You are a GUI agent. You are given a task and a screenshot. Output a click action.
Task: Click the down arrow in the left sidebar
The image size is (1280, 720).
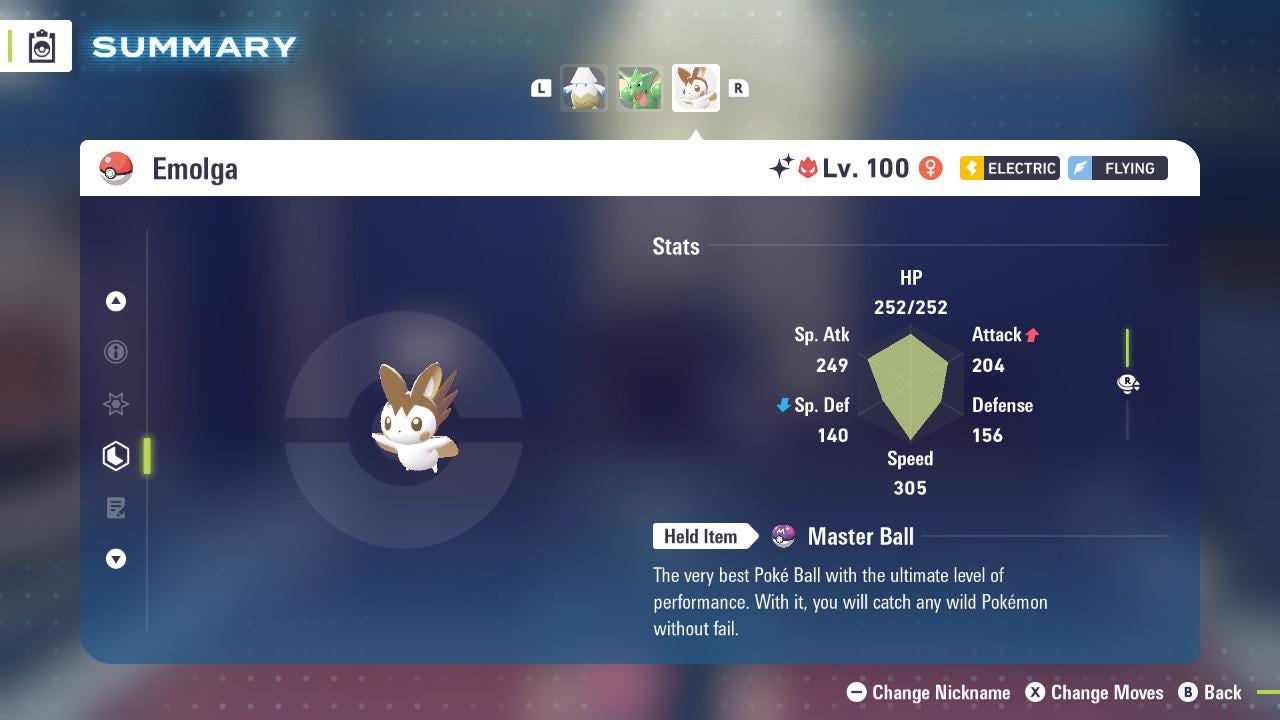tap(116, 559)
